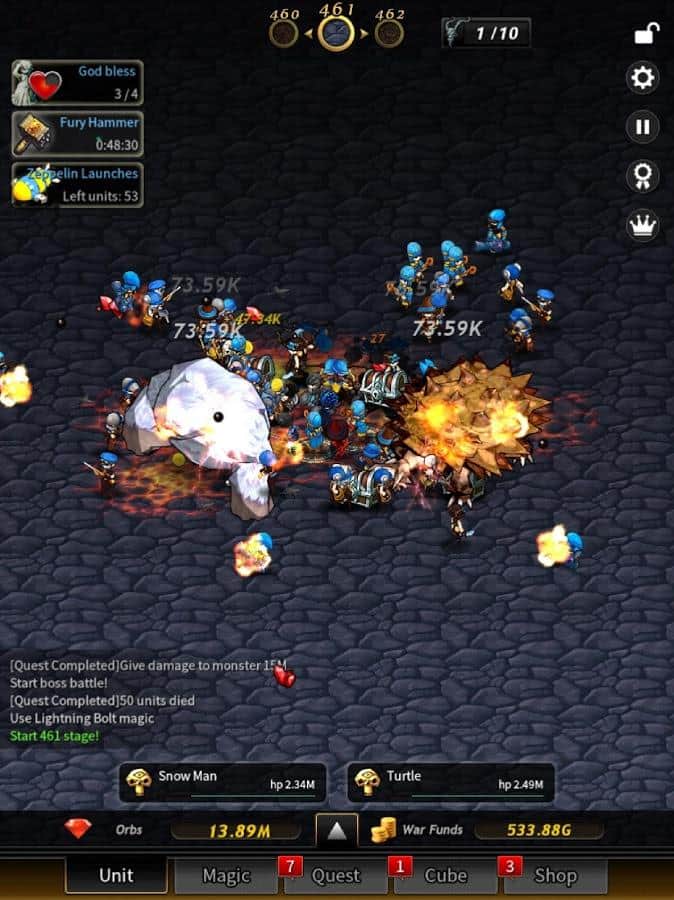Viewport: 674px width, 900px height.
Task: Pause the battle
Action: click(642, 127)
